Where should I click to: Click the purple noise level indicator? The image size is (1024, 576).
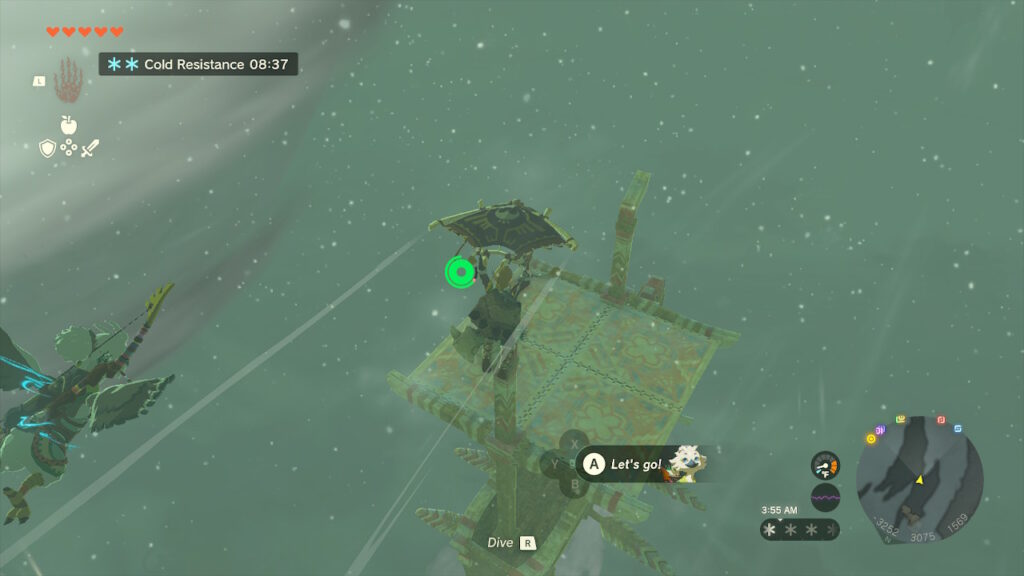pyautogui.click(x=825, y=496)
